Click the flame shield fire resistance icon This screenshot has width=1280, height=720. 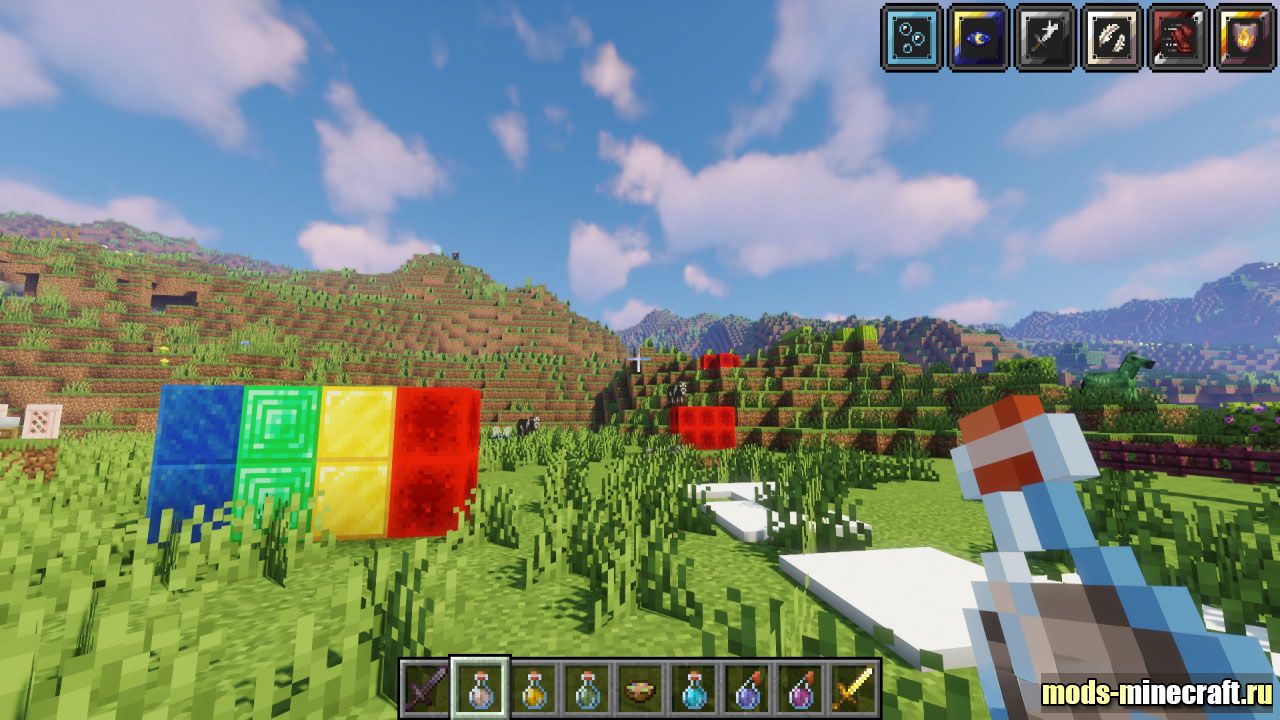pos(1244,38)
